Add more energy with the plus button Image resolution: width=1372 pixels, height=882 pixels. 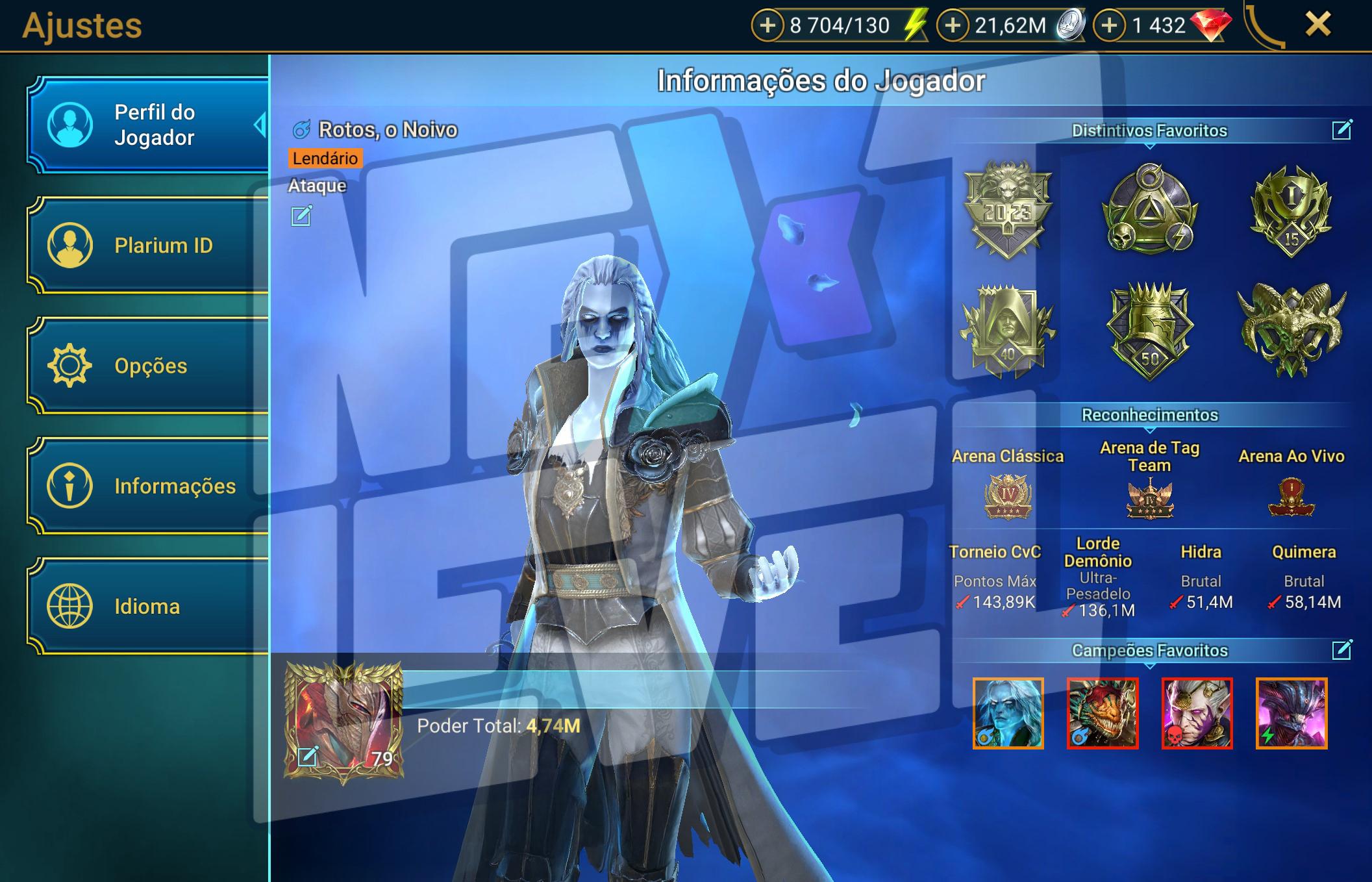(767, 25)
